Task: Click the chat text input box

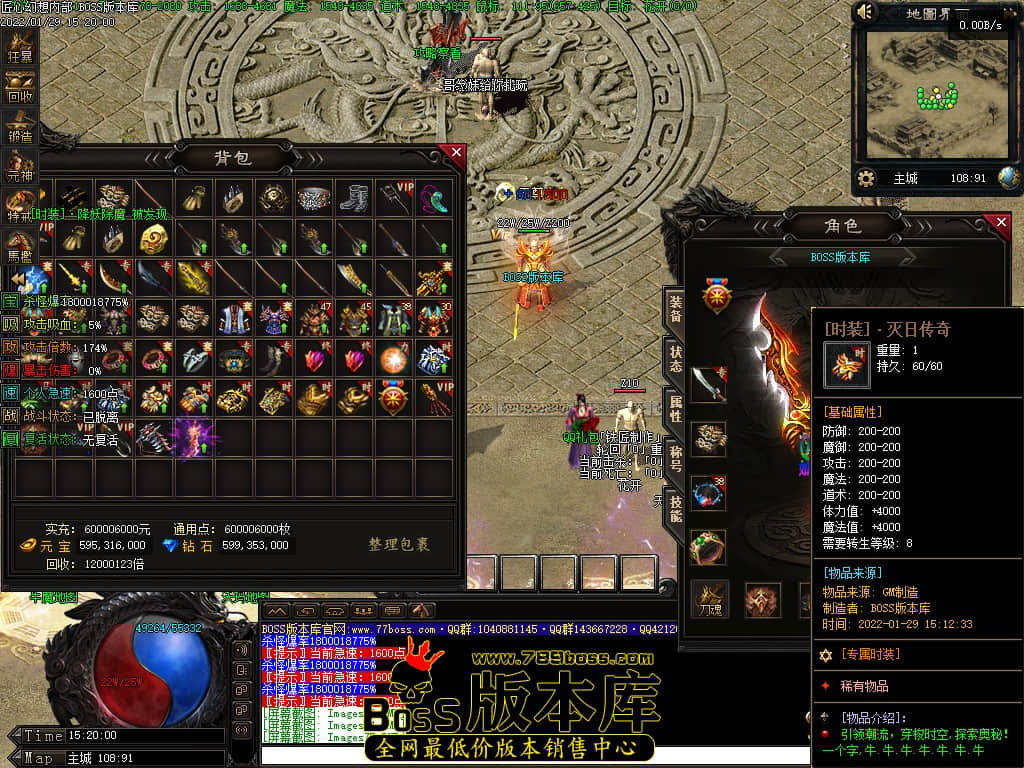Action: coord(530,755)
